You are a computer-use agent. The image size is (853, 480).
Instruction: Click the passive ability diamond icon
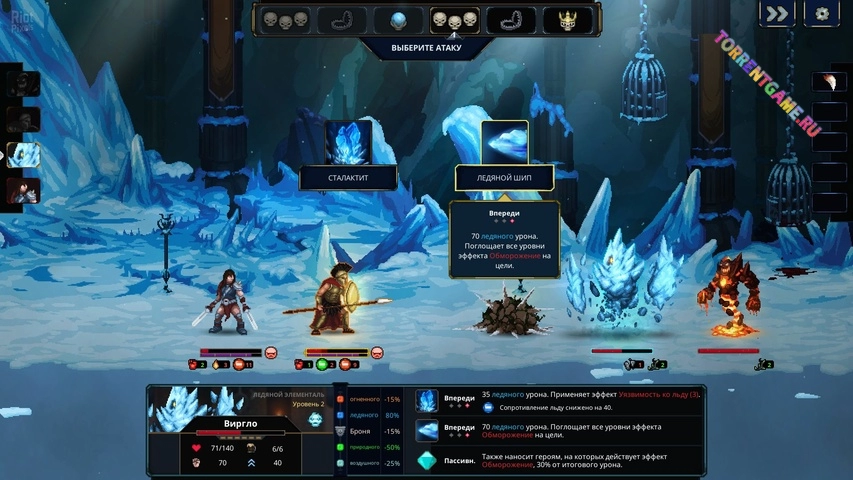pyautogui.click(x=427, y=462)
